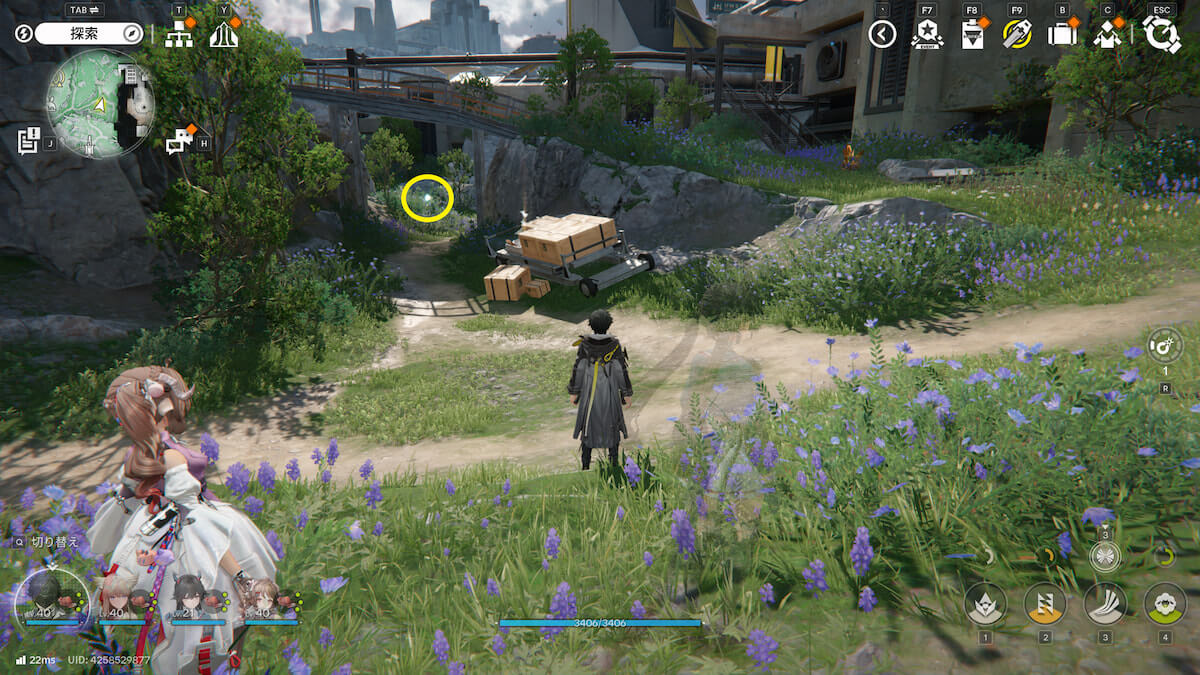Viewport: 1200px width, 675px height.
Task: Open the operator character icon
Action: pos(1107,35)
